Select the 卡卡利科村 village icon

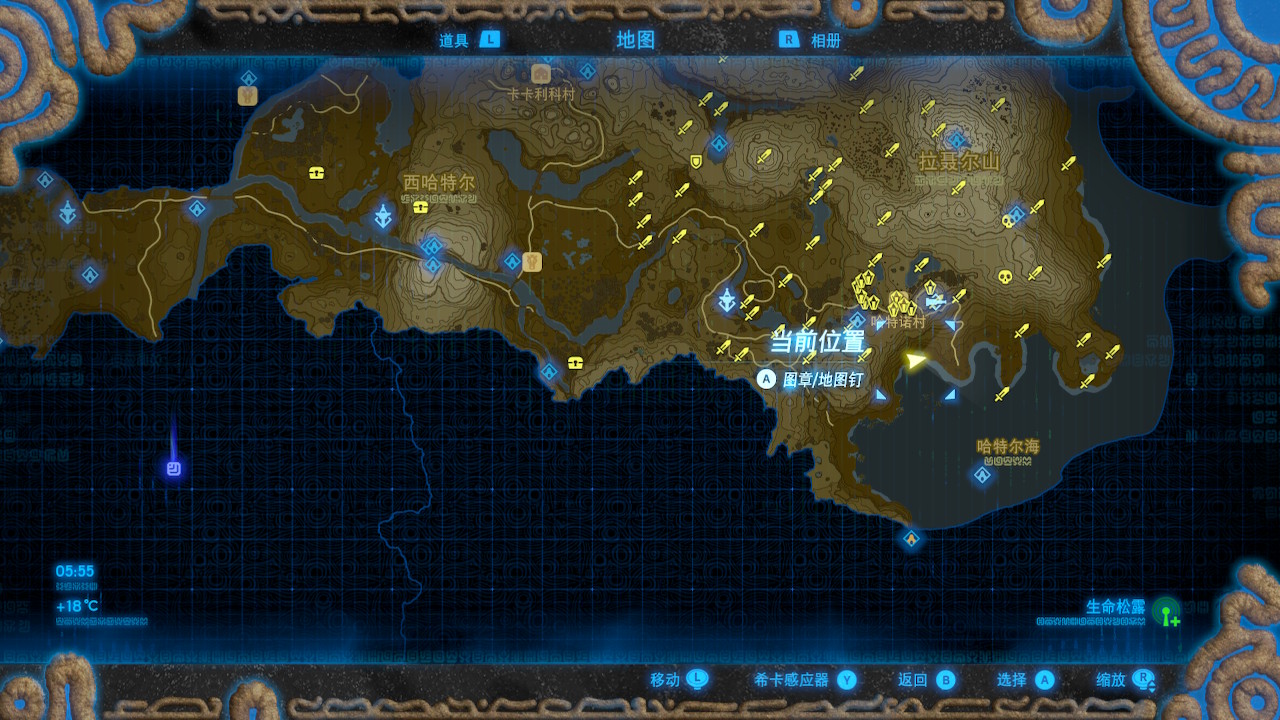click(541, 74)
